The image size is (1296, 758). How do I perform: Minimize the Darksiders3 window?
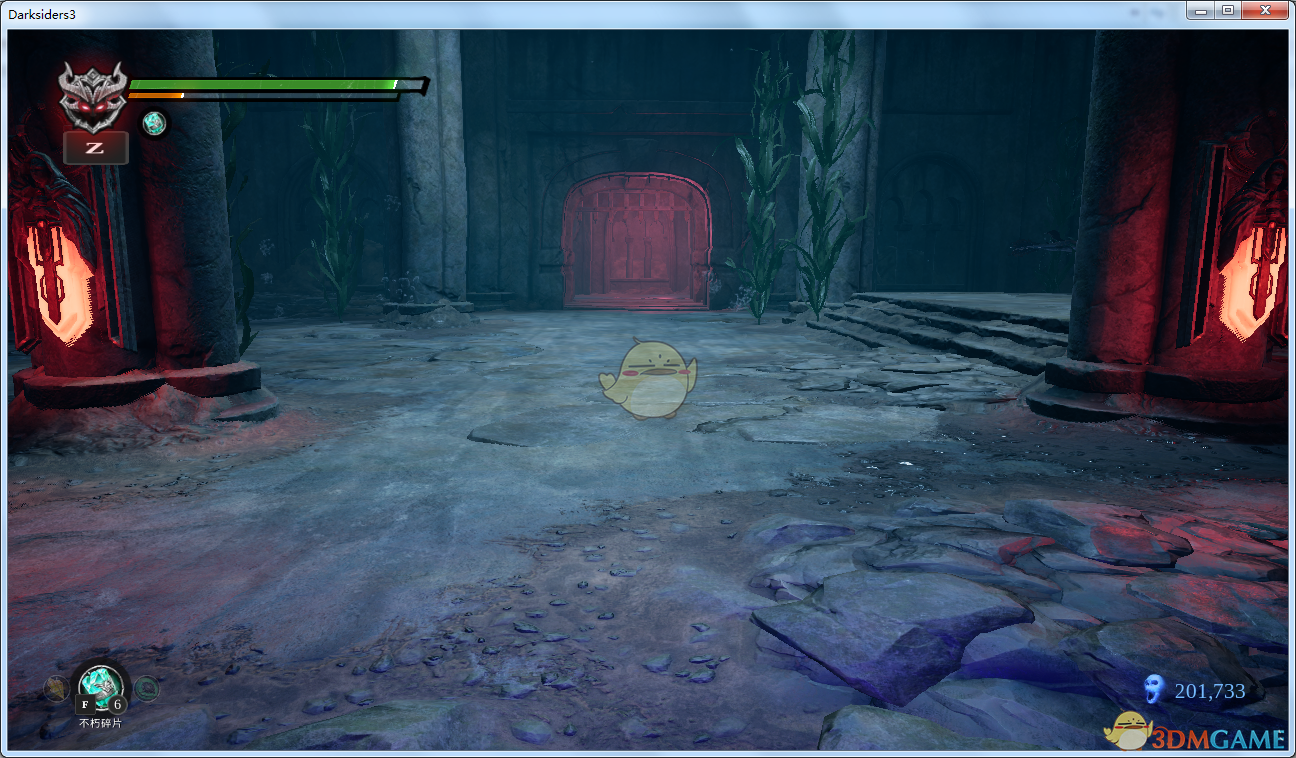click(1200, 10)
